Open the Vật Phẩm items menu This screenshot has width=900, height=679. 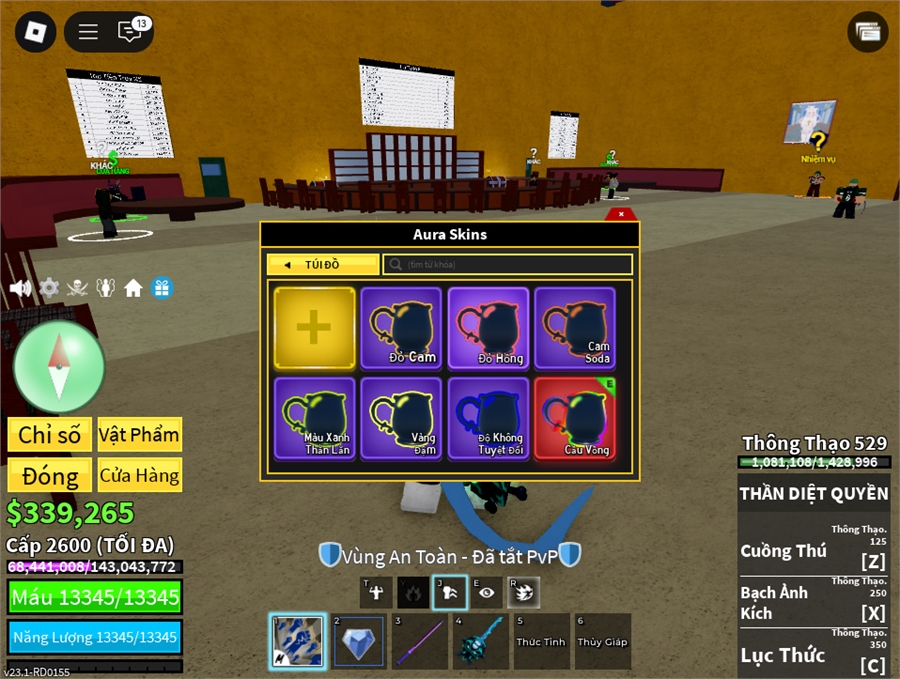140,435
